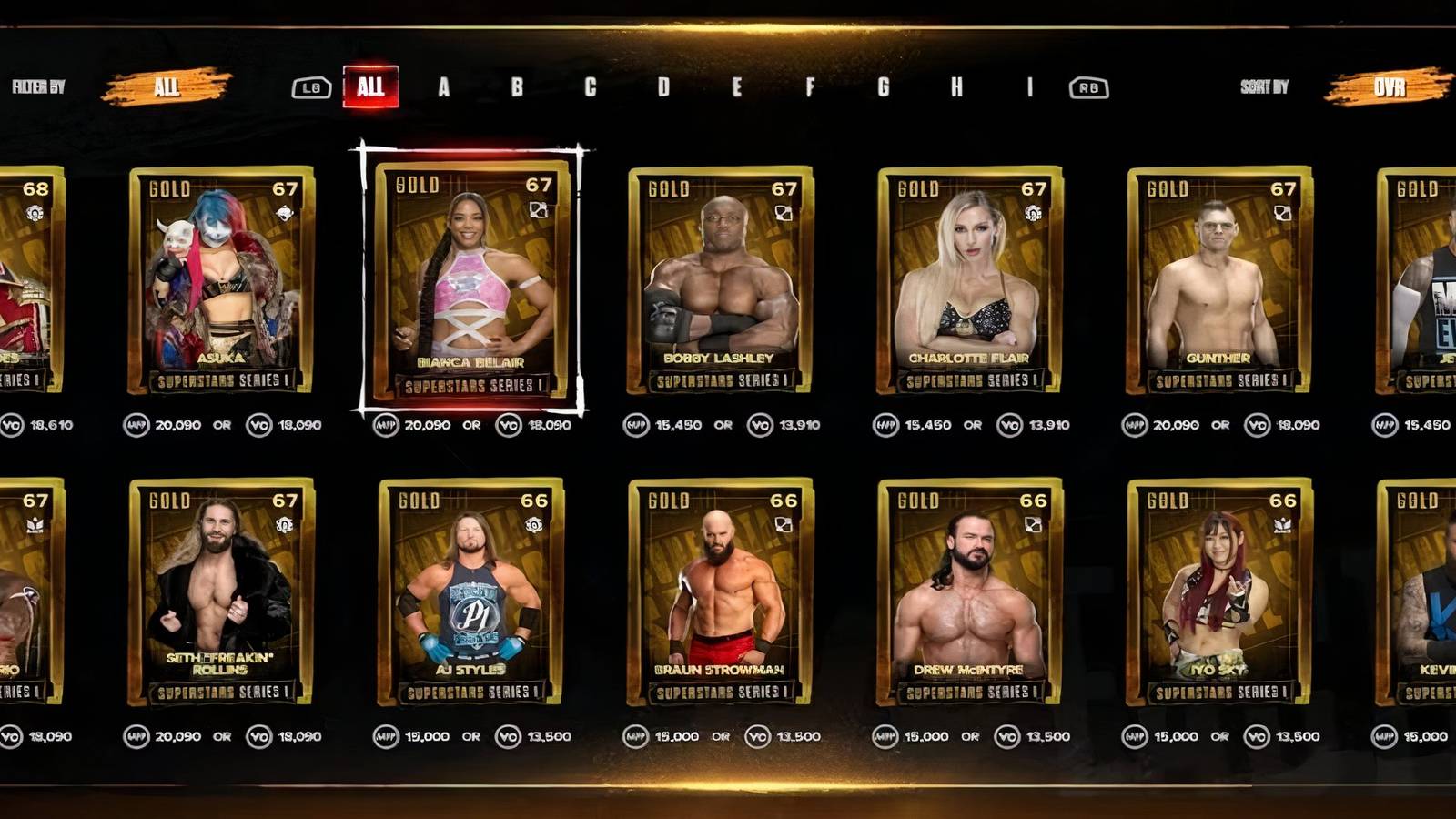The image size is (1456, 819).
Task: Enable the letter B filter
Action: [x=515, y=88]
